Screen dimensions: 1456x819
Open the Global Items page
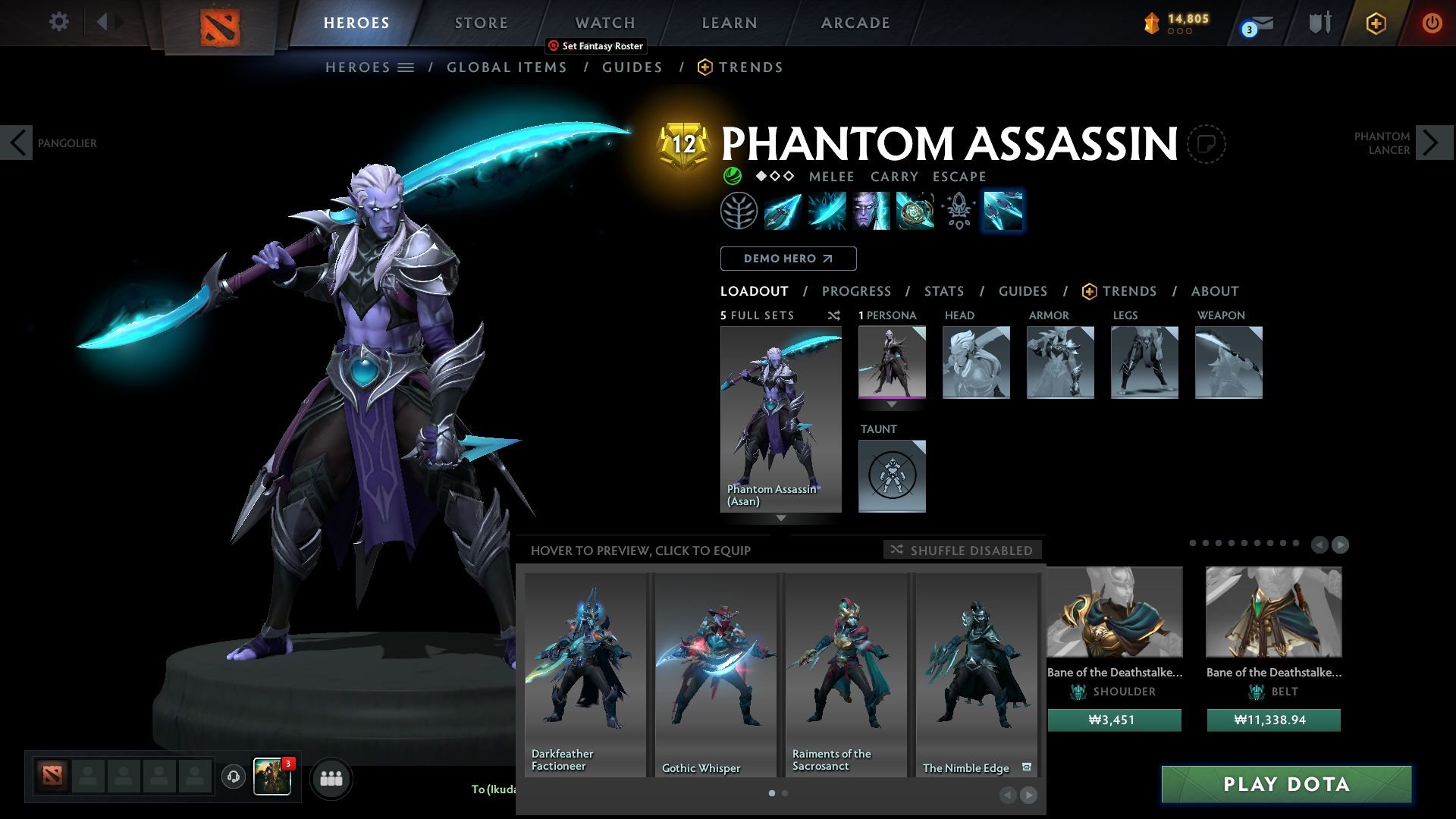tap(507, 67)
